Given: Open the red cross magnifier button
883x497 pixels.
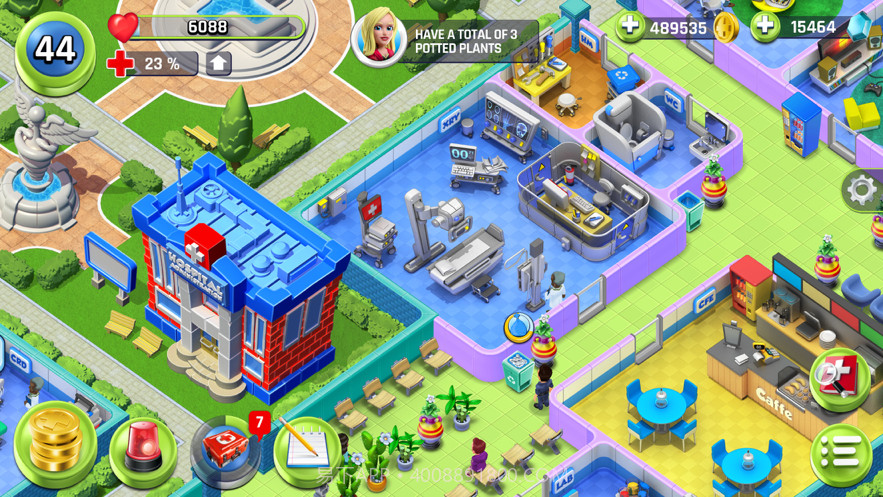Looking at the screenshot, I should coord(836,377).
